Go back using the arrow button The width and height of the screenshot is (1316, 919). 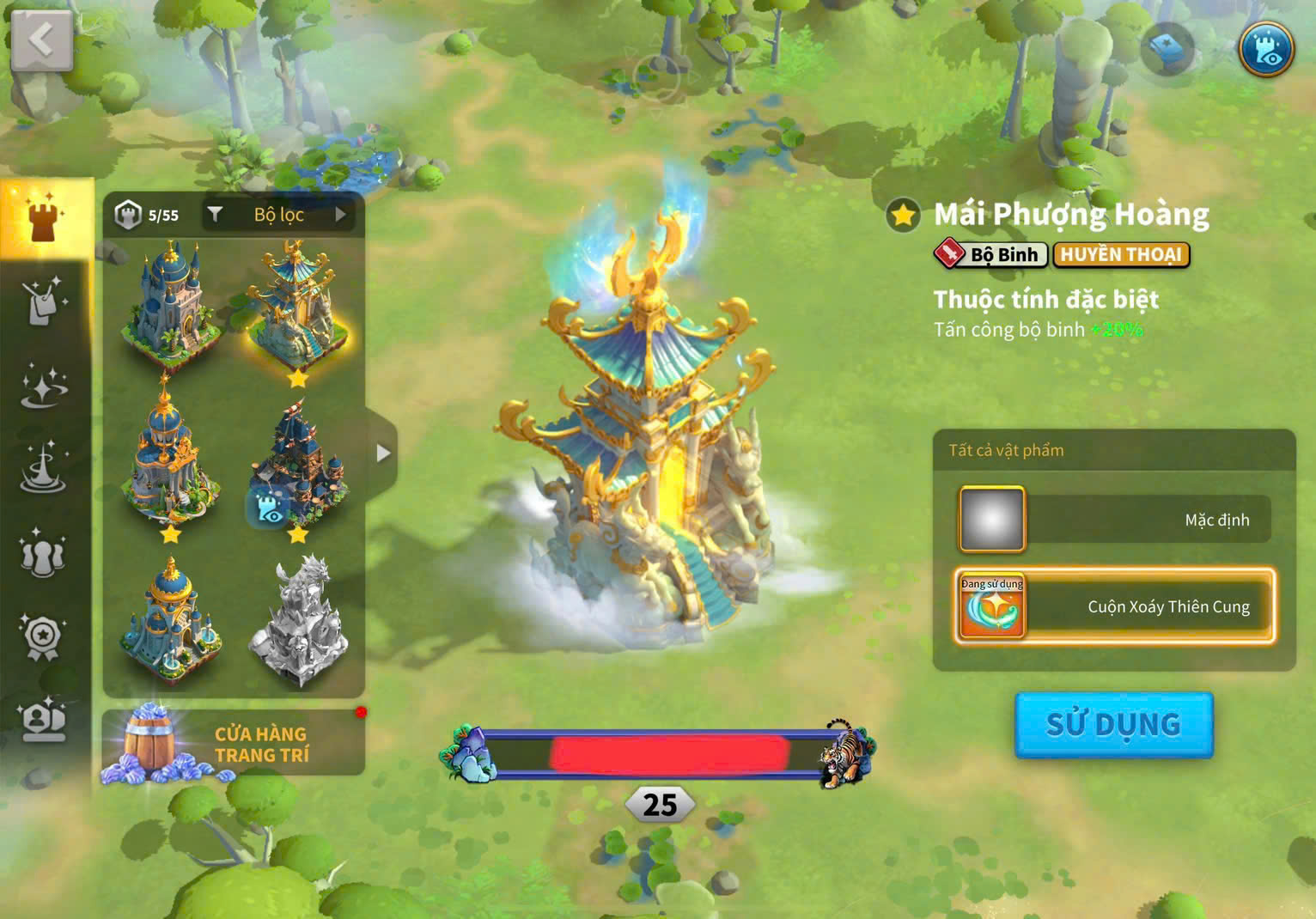(x=41, y=40)
